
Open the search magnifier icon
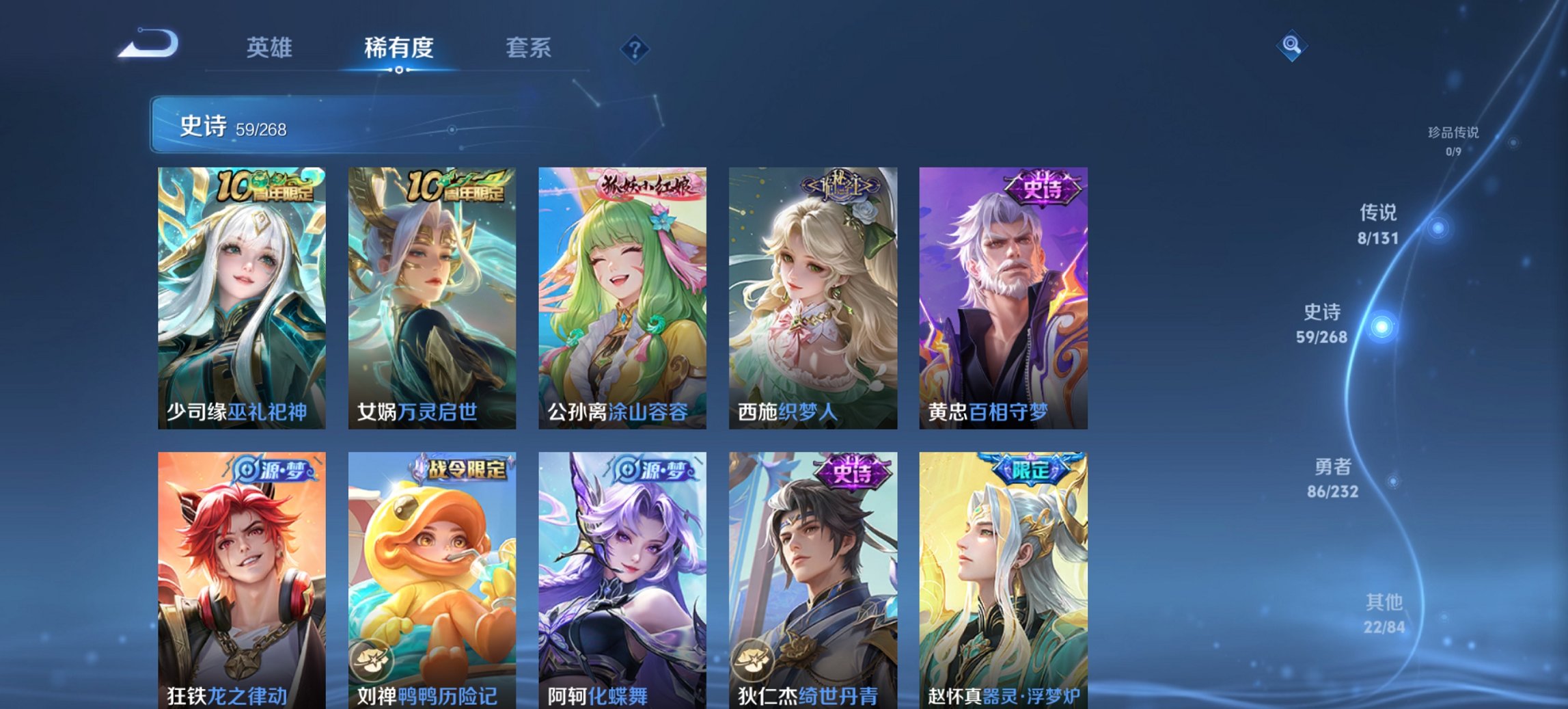(x=1290, y=46)
